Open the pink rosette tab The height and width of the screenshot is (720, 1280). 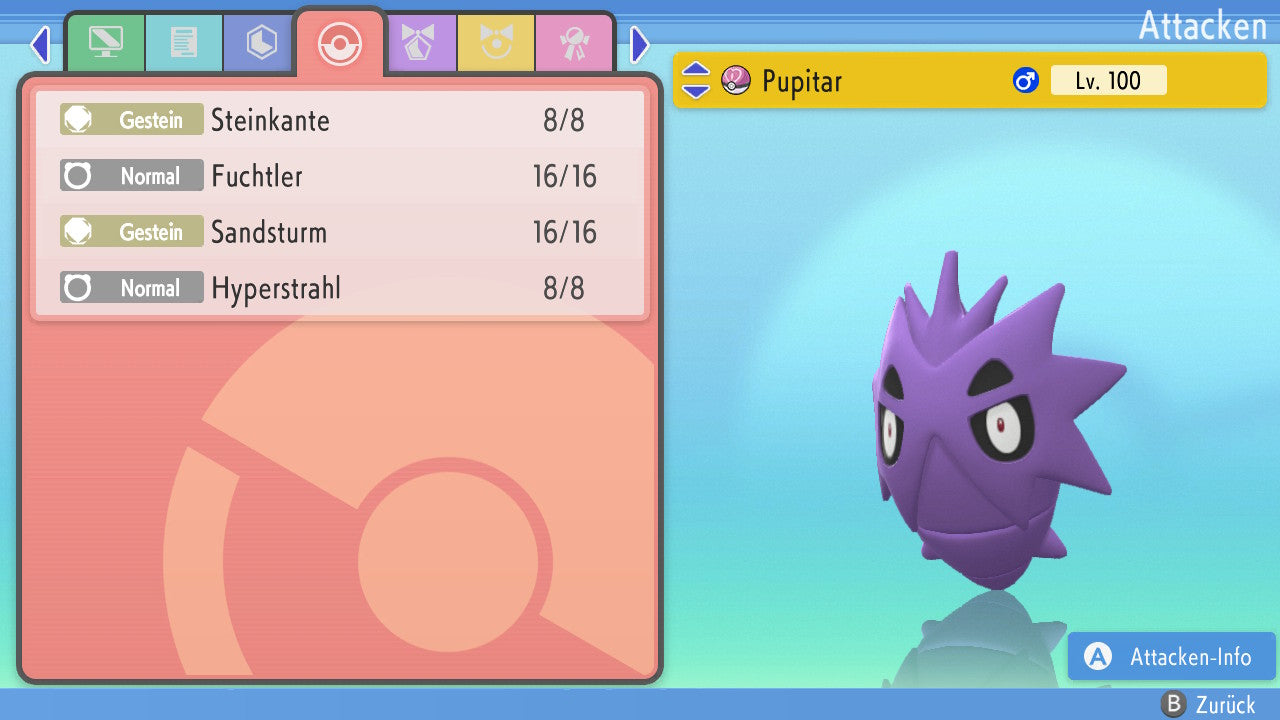pyautogui.click(x=574, y=43)
